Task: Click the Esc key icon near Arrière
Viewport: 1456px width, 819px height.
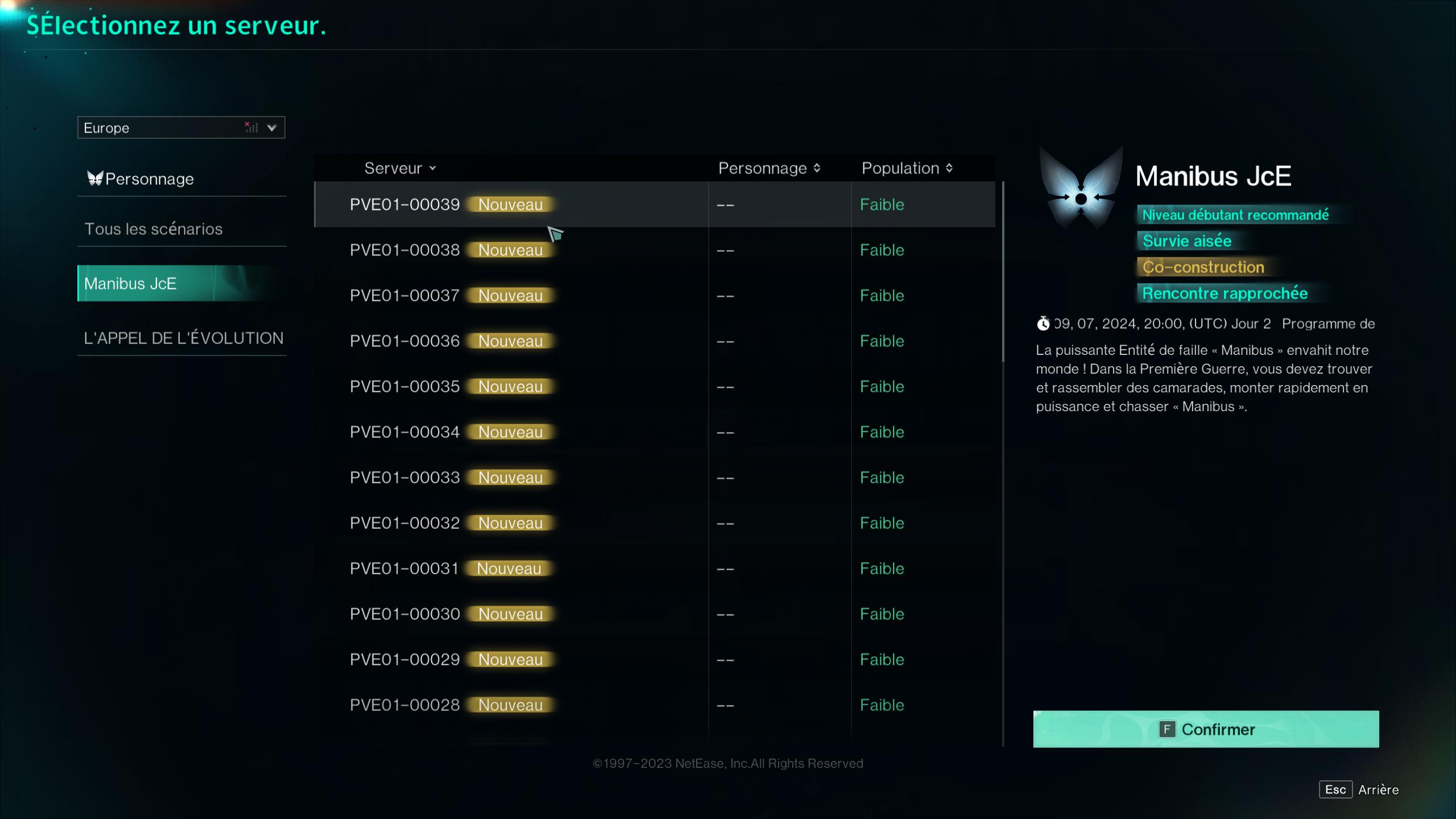Action: (x=1337, y=789)
